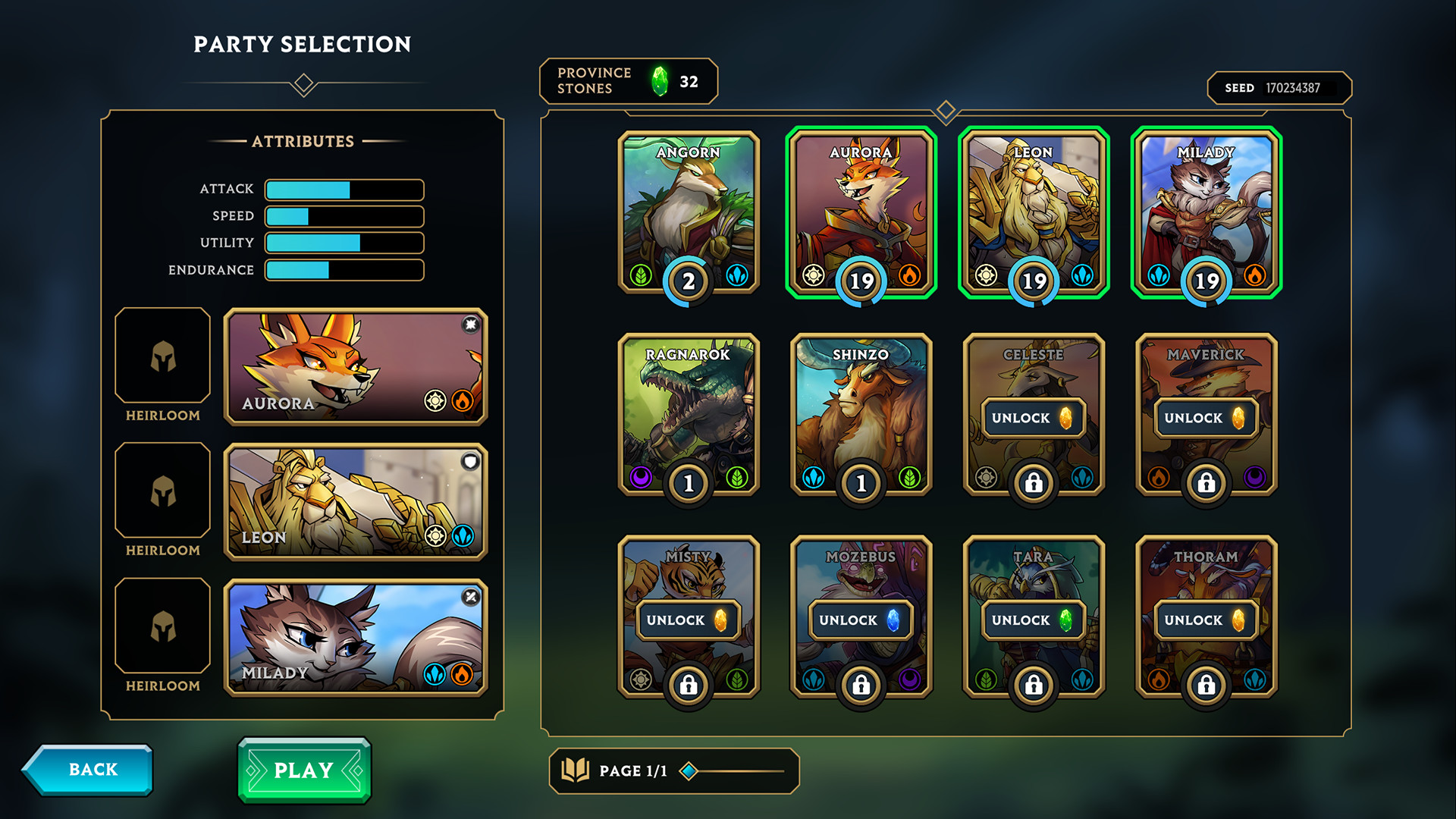
Task: Unlock the hero Misty
Action: 687,620
